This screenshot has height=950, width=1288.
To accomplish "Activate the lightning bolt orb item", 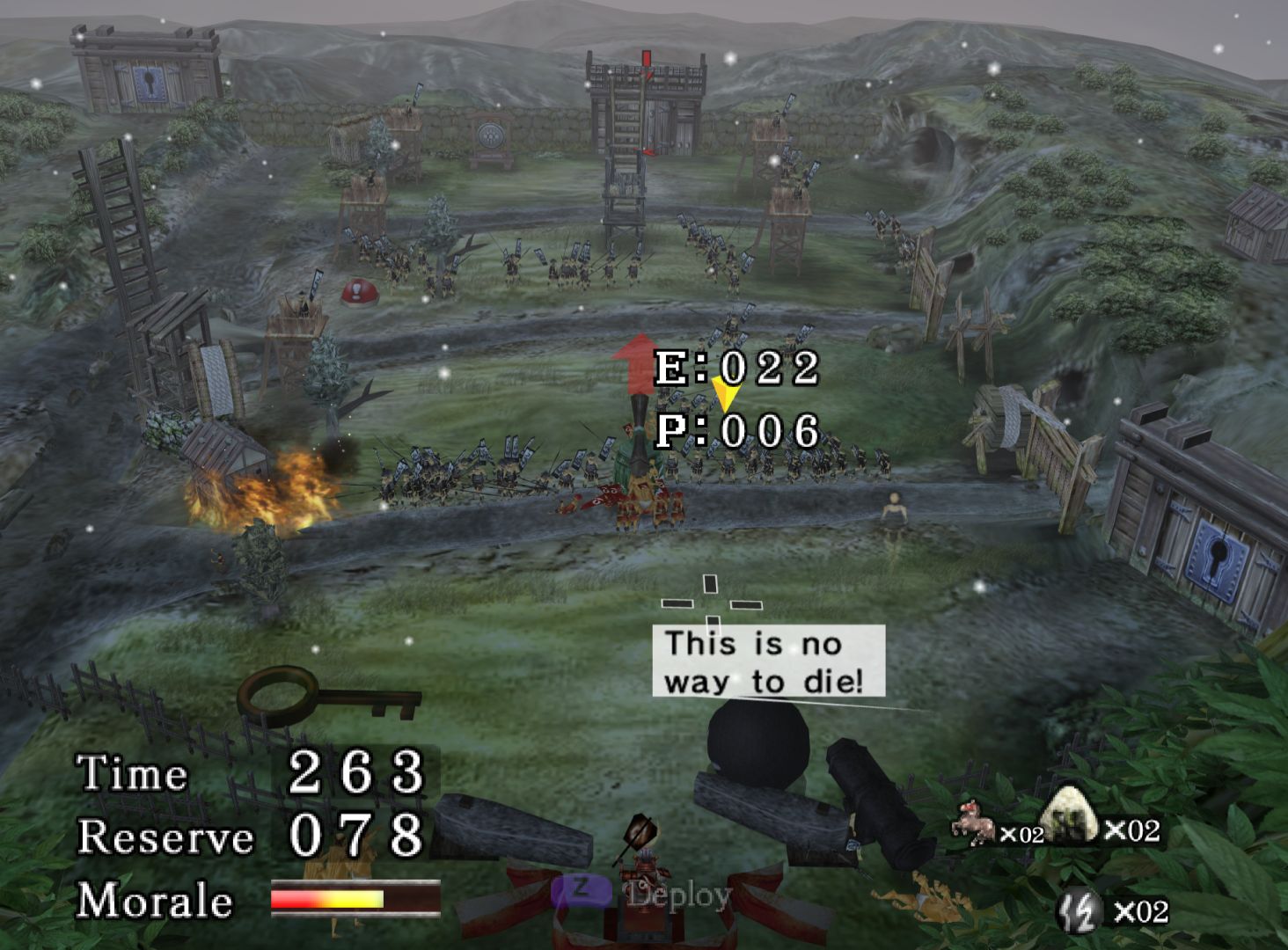I will tap(1079, 910).
